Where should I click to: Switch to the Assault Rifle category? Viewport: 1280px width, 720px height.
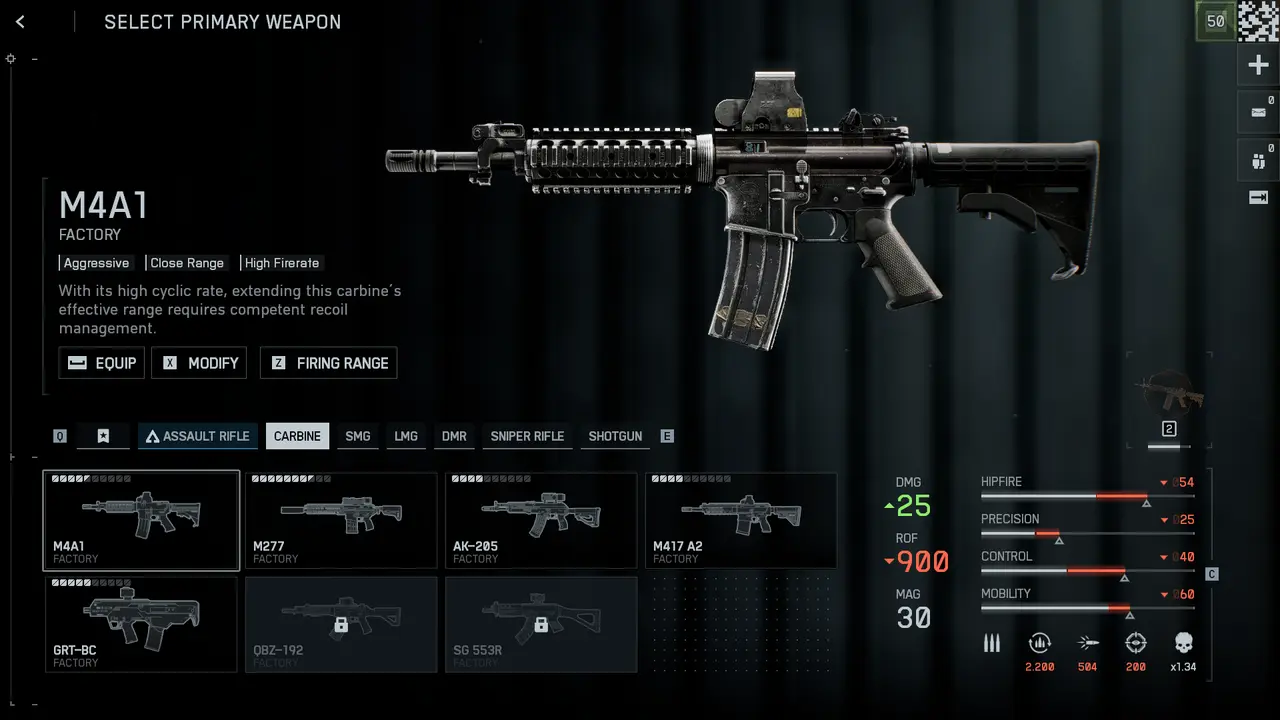click(x=198, y=436)
